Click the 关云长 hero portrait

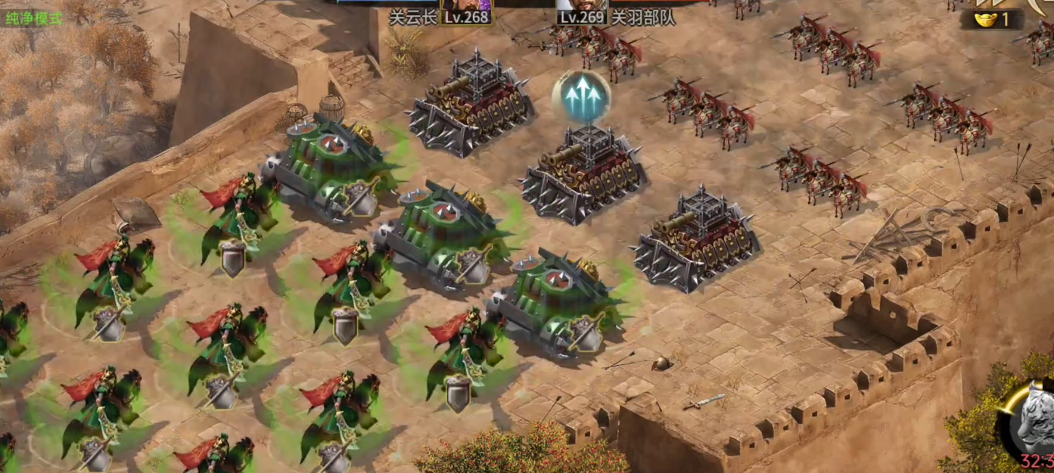[x=466, y=4]
